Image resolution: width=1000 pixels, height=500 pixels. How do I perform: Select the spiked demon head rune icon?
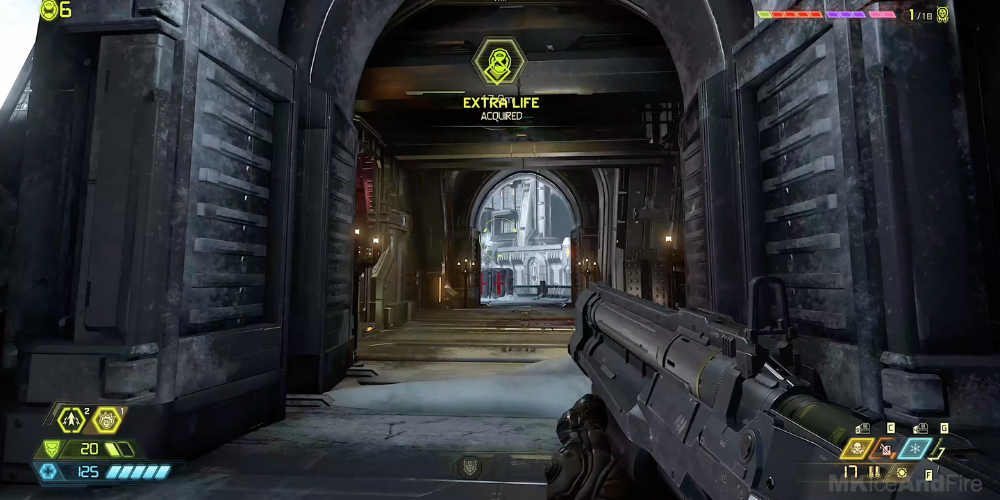click(106, 420)
